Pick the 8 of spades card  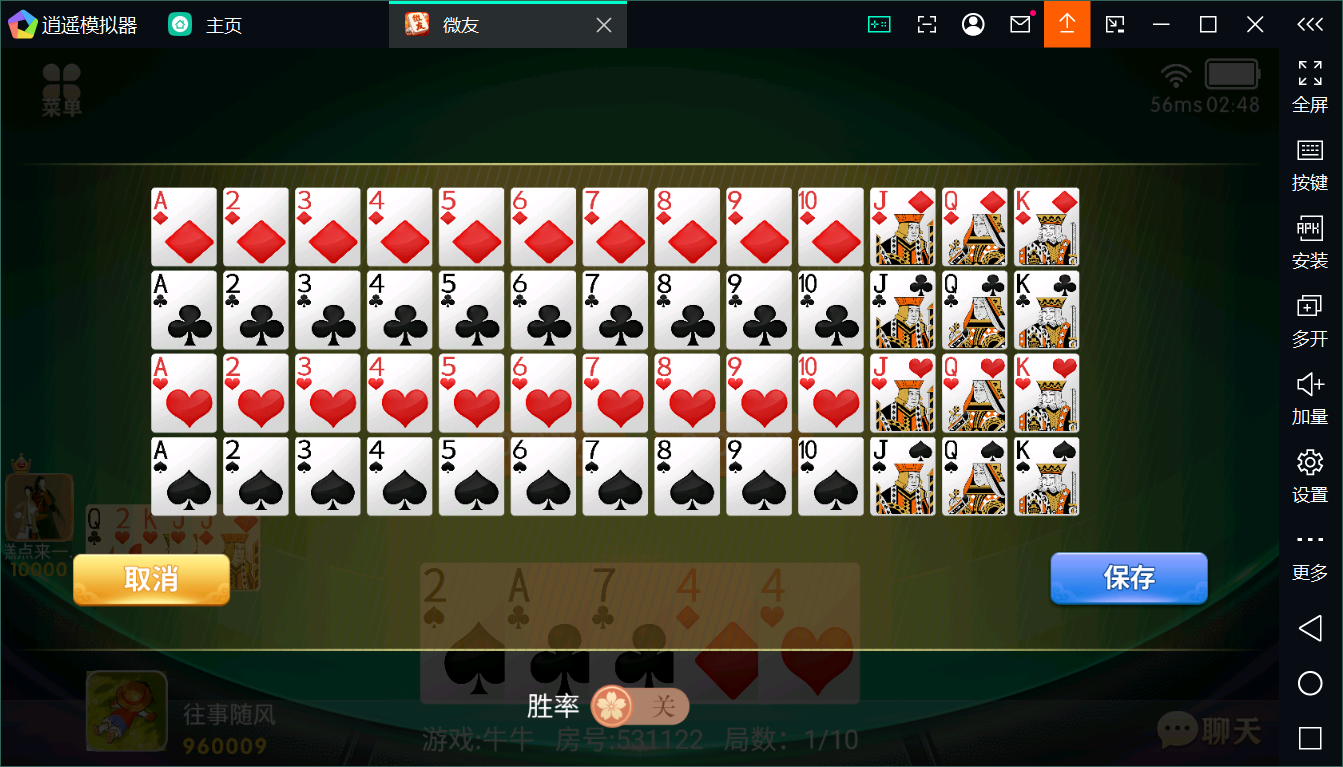(x=687, y=476)
